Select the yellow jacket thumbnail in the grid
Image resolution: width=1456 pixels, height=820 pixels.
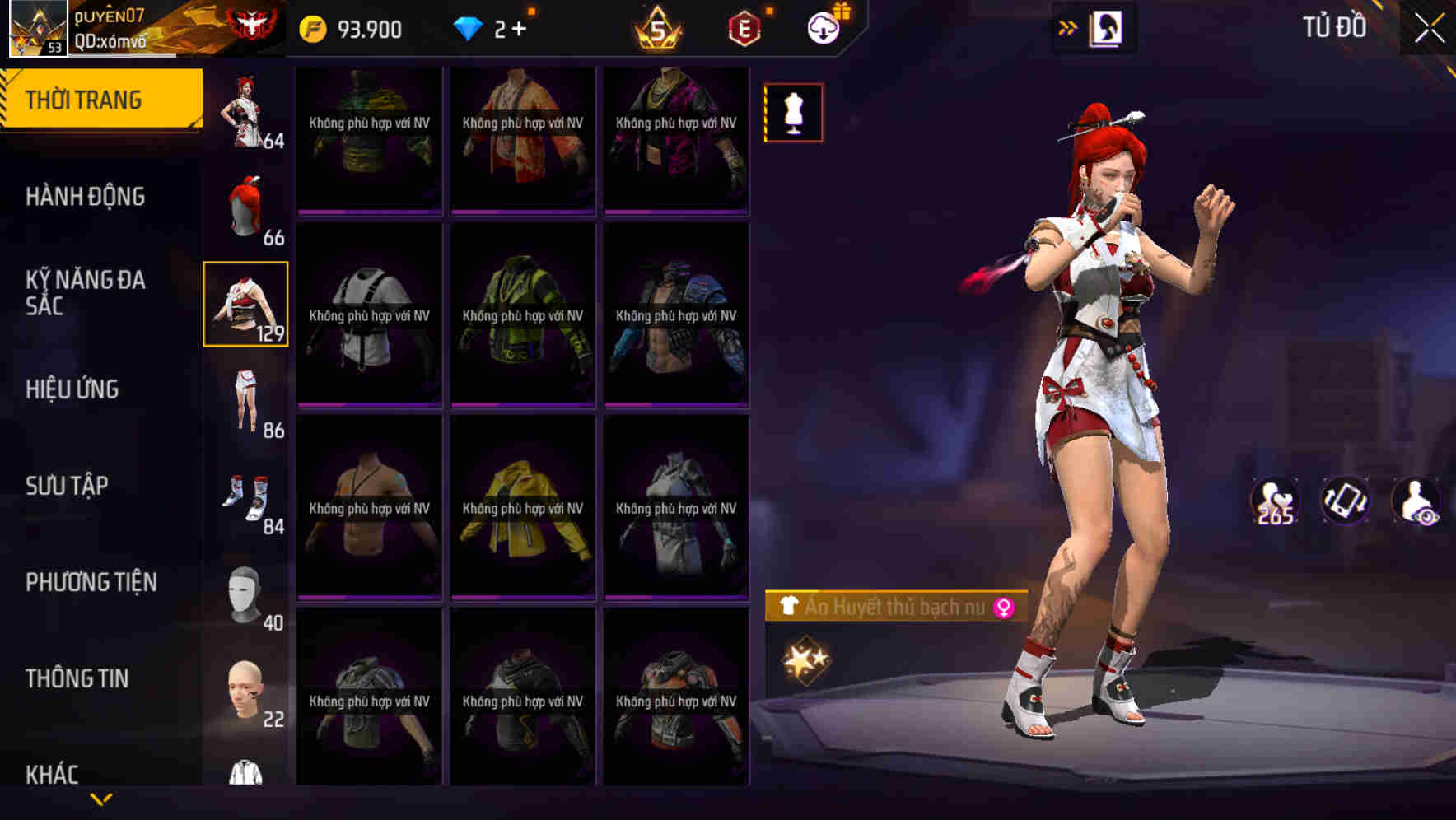click(524, 508)
